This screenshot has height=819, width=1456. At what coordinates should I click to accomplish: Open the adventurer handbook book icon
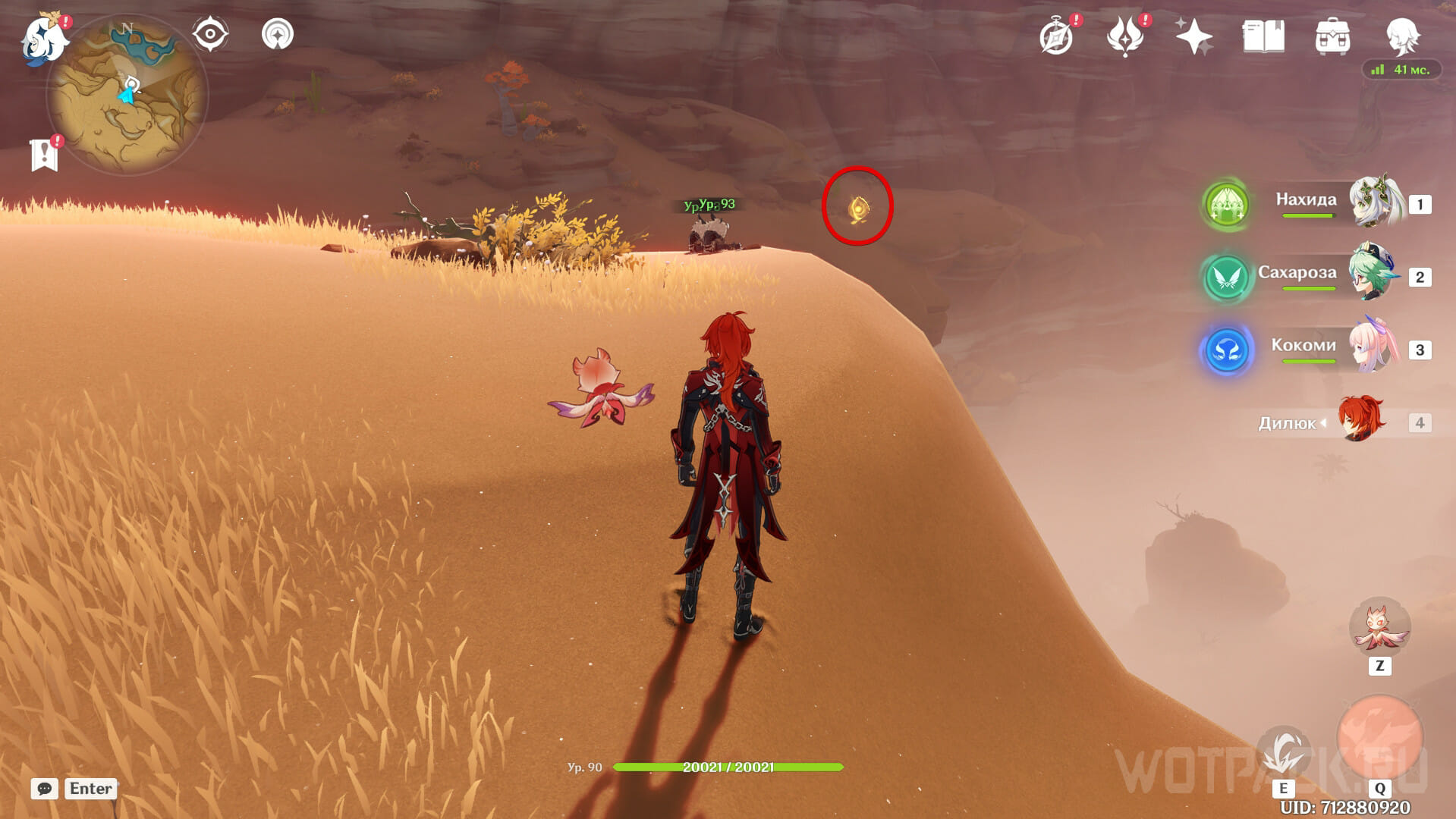pyautogui.click(x=1263, y=36)
